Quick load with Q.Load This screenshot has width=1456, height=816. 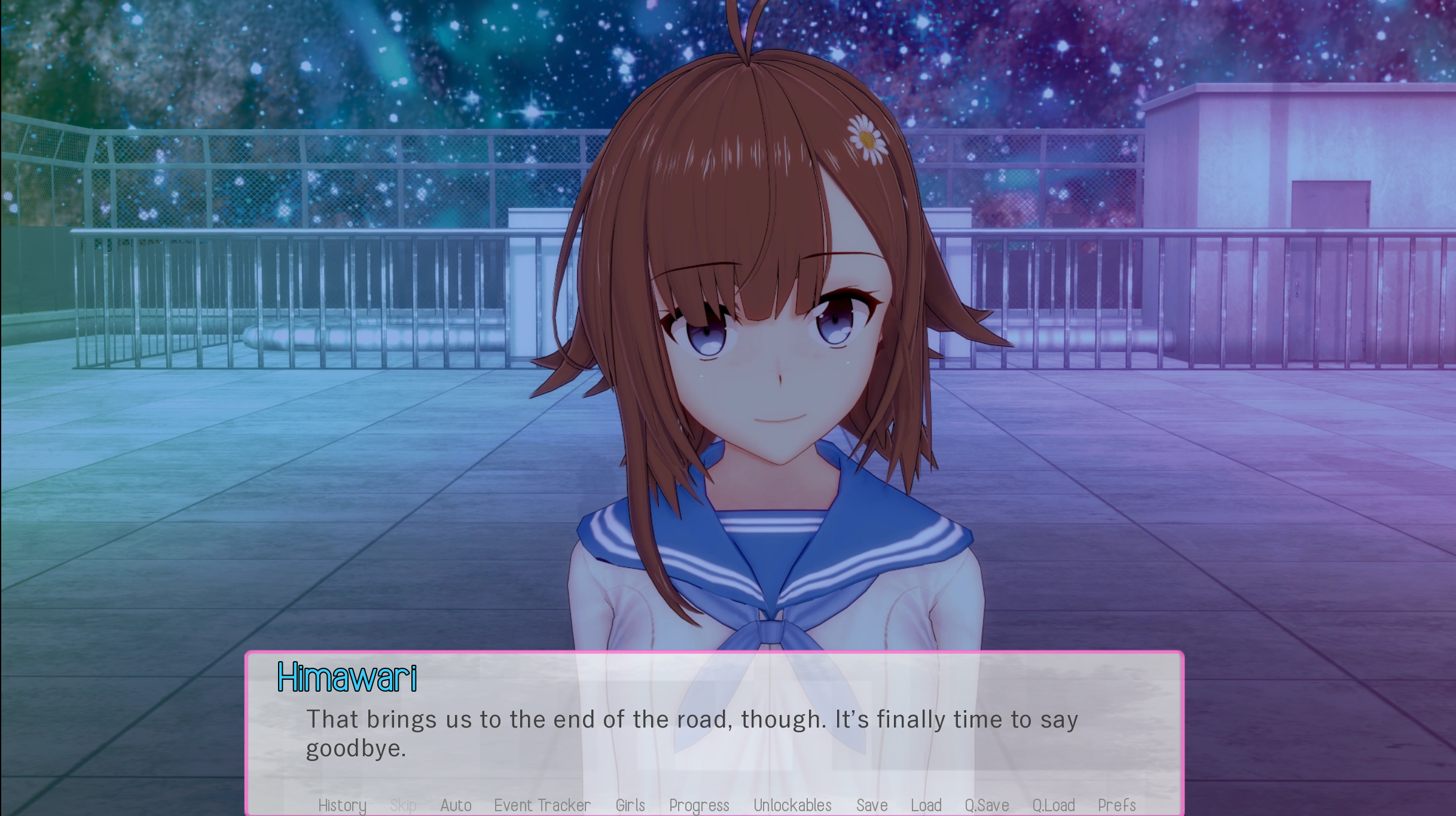click(x=1054, y=805)
